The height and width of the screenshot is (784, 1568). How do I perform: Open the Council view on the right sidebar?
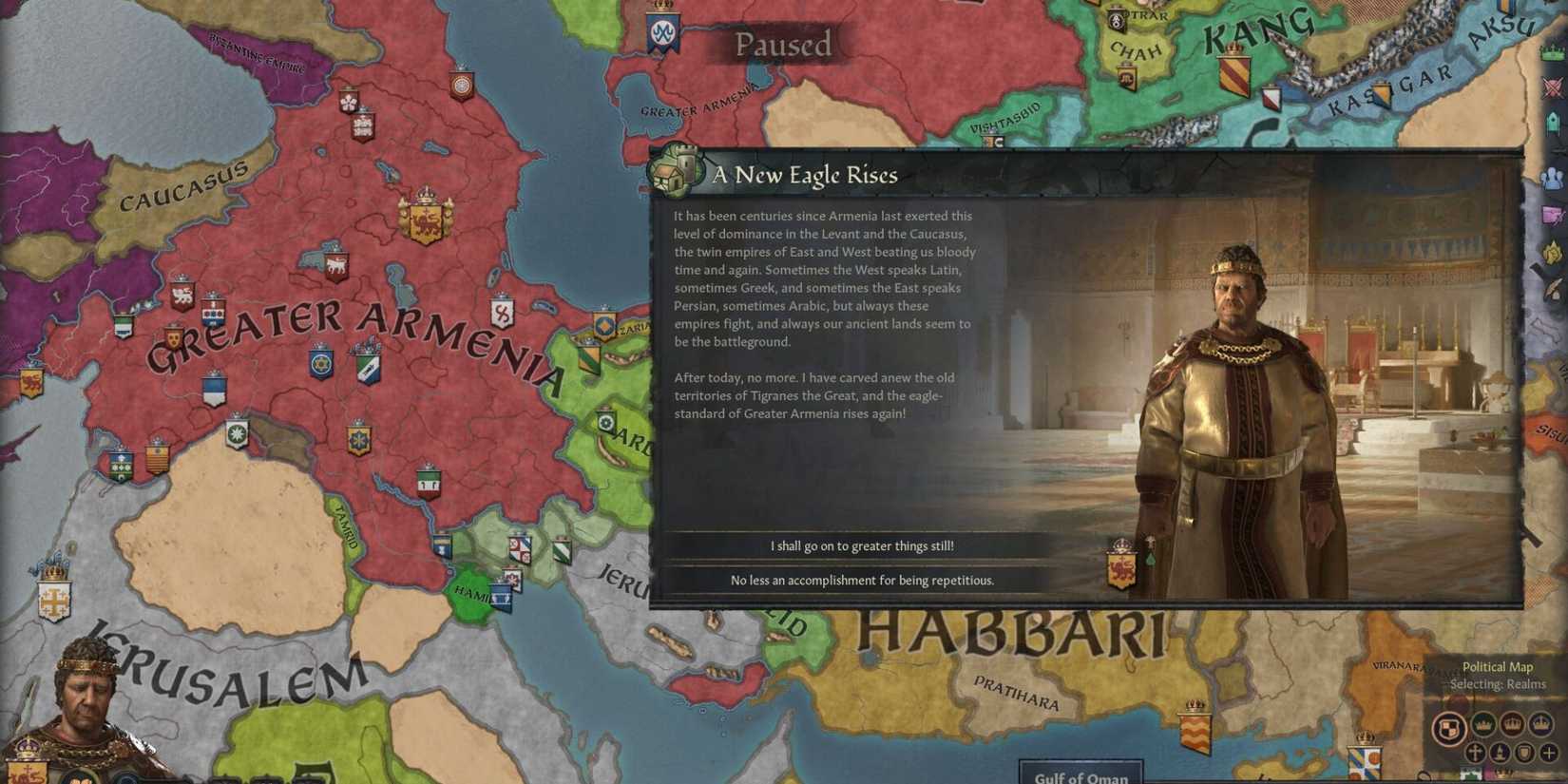1551,122
